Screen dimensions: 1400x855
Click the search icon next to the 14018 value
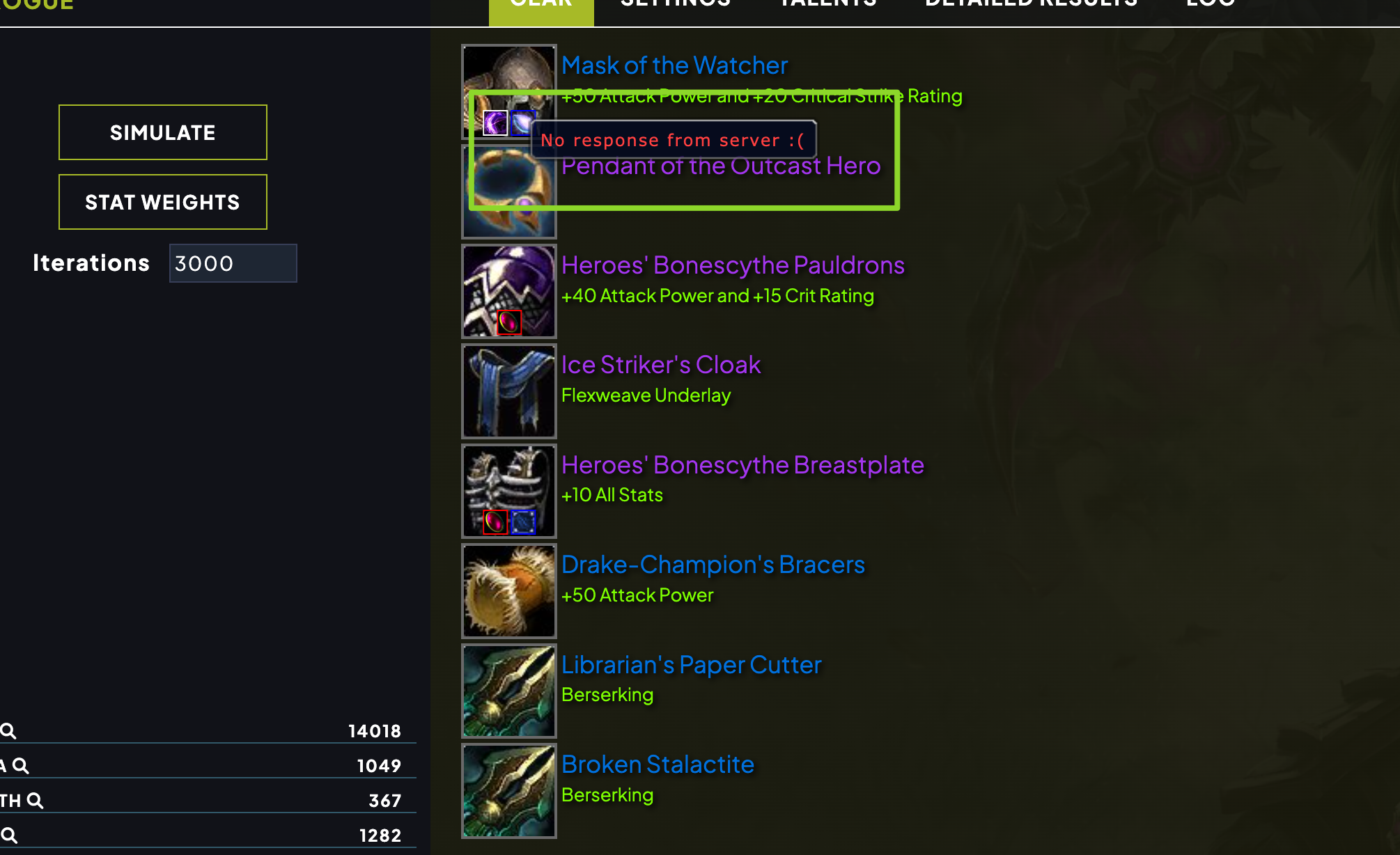click(x=9, y=731)
